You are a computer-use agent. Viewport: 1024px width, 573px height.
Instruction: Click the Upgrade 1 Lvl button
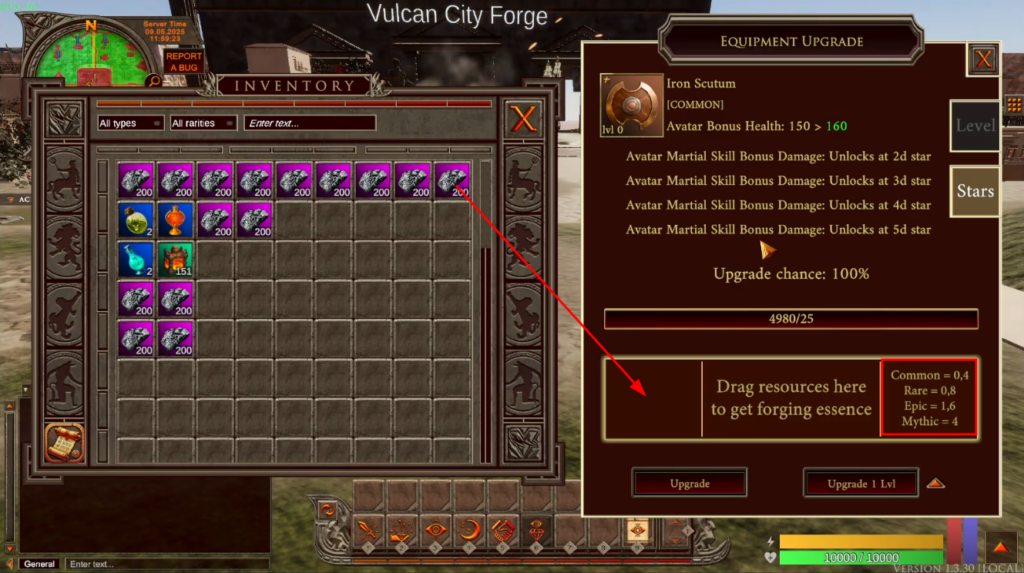click(860, 483)
